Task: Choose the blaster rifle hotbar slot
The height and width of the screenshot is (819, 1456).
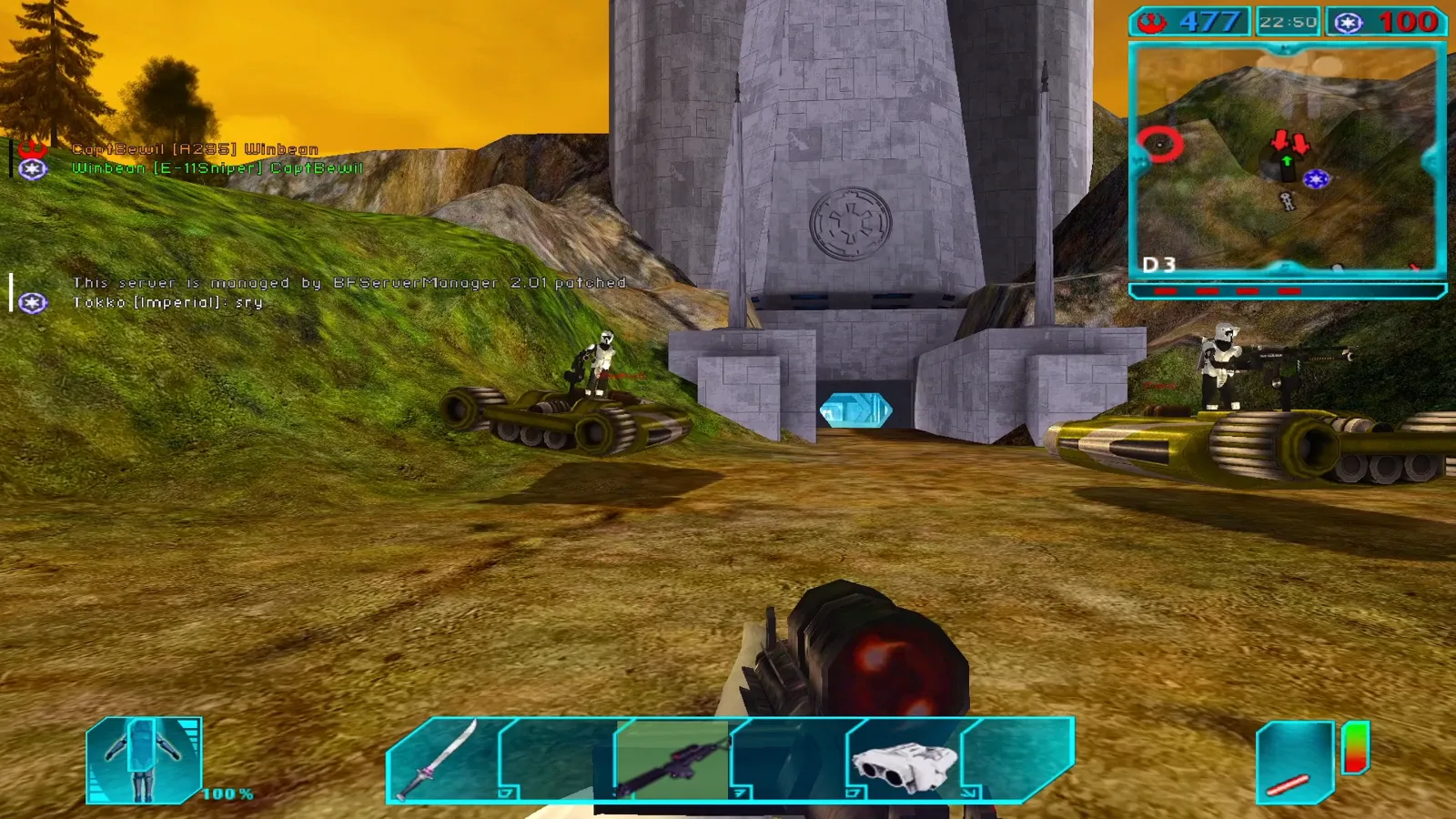Action: pos(672,761)
